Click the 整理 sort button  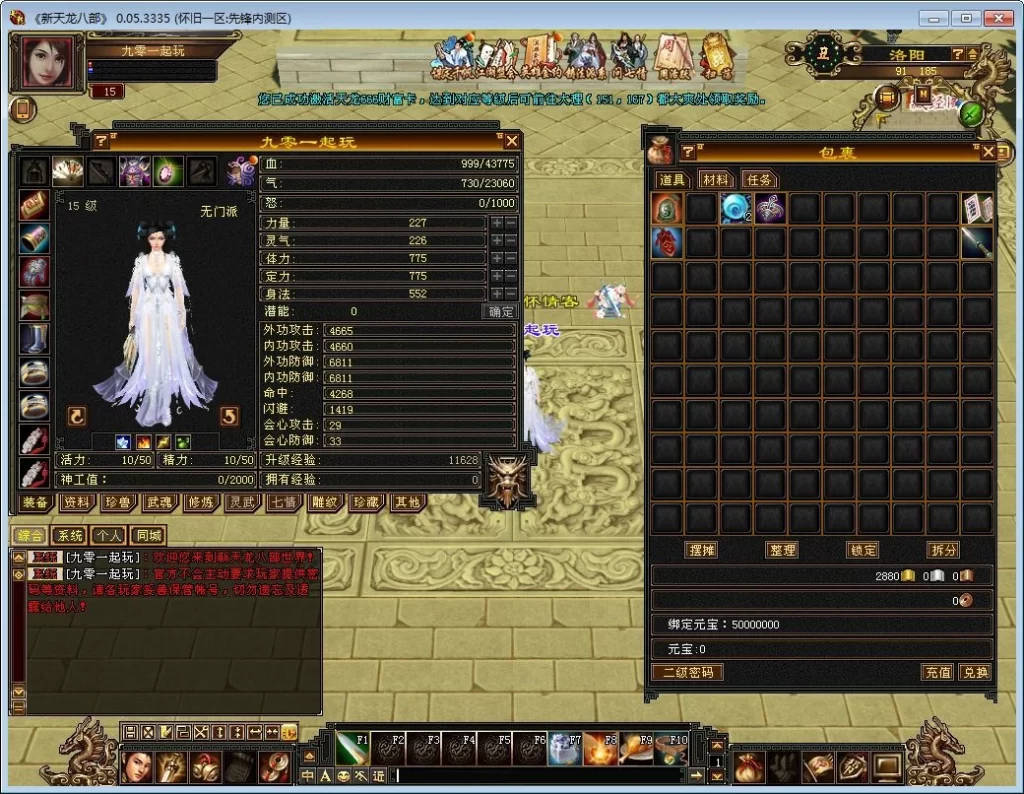(782, 550)
